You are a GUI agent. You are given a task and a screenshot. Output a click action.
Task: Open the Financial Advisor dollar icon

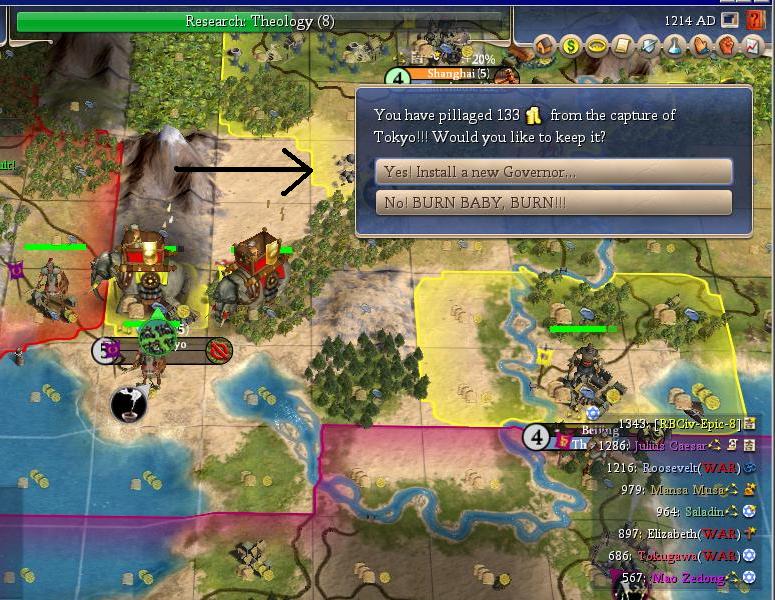pos(571,45)
